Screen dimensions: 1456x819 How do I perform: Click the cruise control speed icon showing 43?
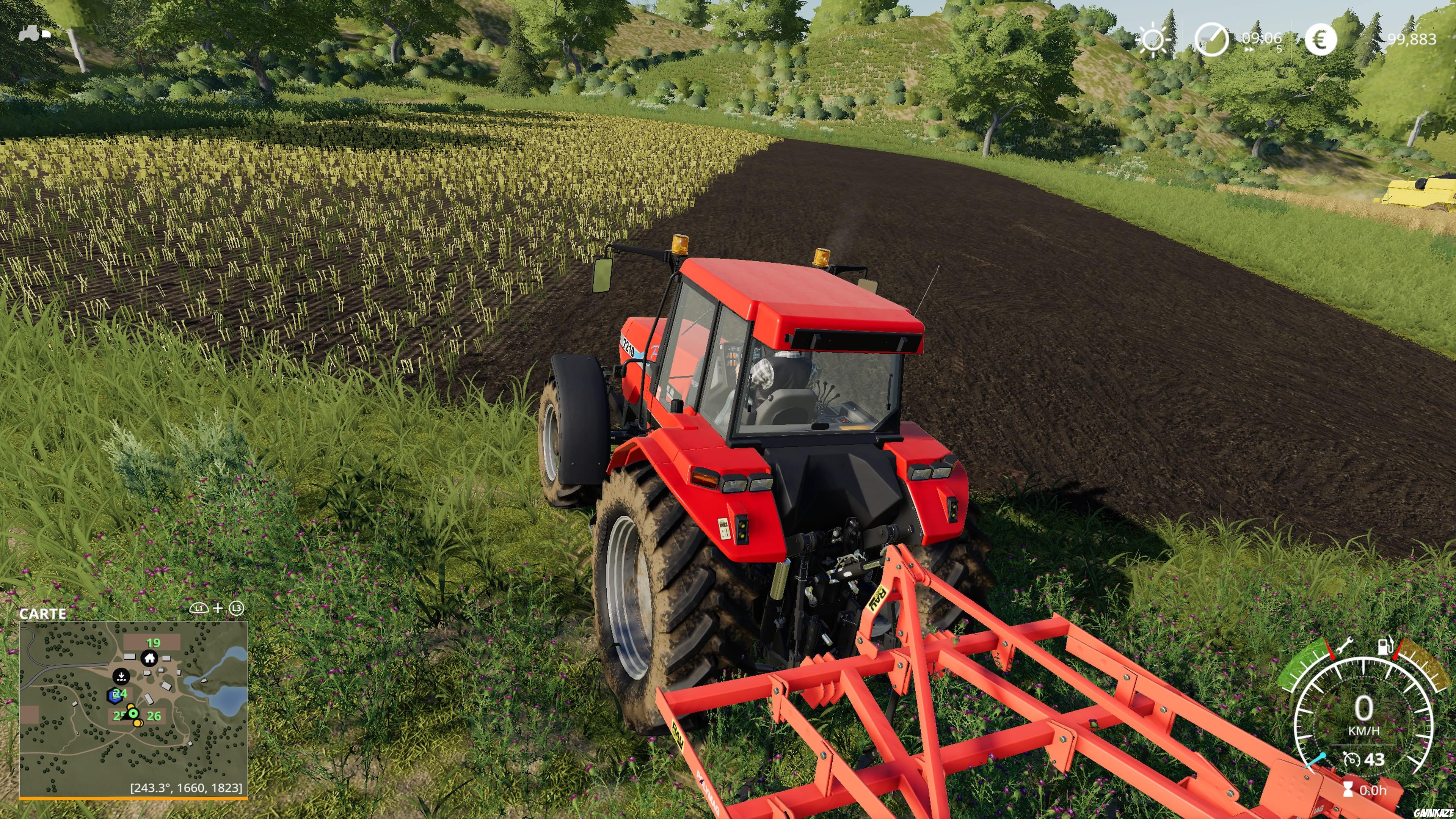click(1352, 759)
